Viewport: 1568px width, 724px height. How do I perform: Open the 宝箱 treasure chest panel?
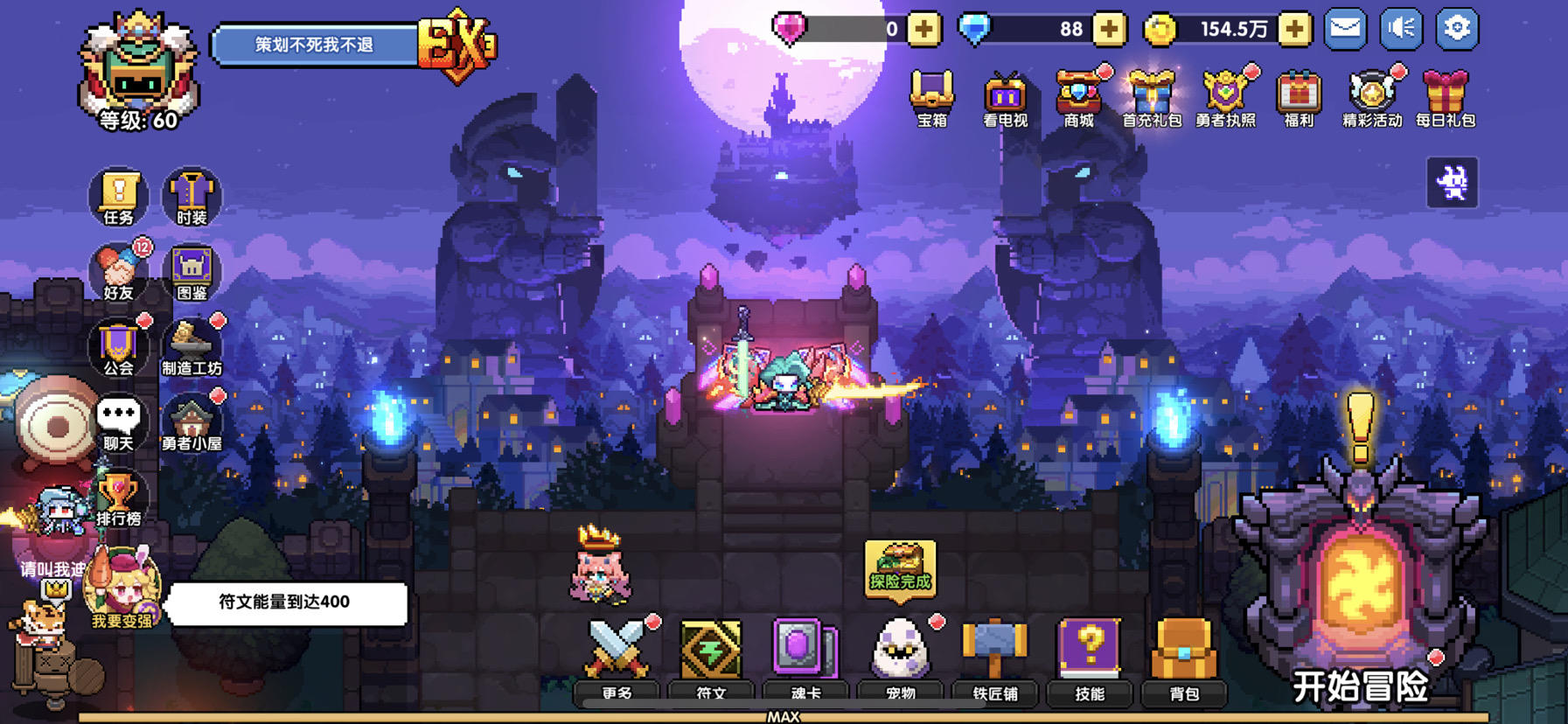pyautogui.click(x=931, y=96)
